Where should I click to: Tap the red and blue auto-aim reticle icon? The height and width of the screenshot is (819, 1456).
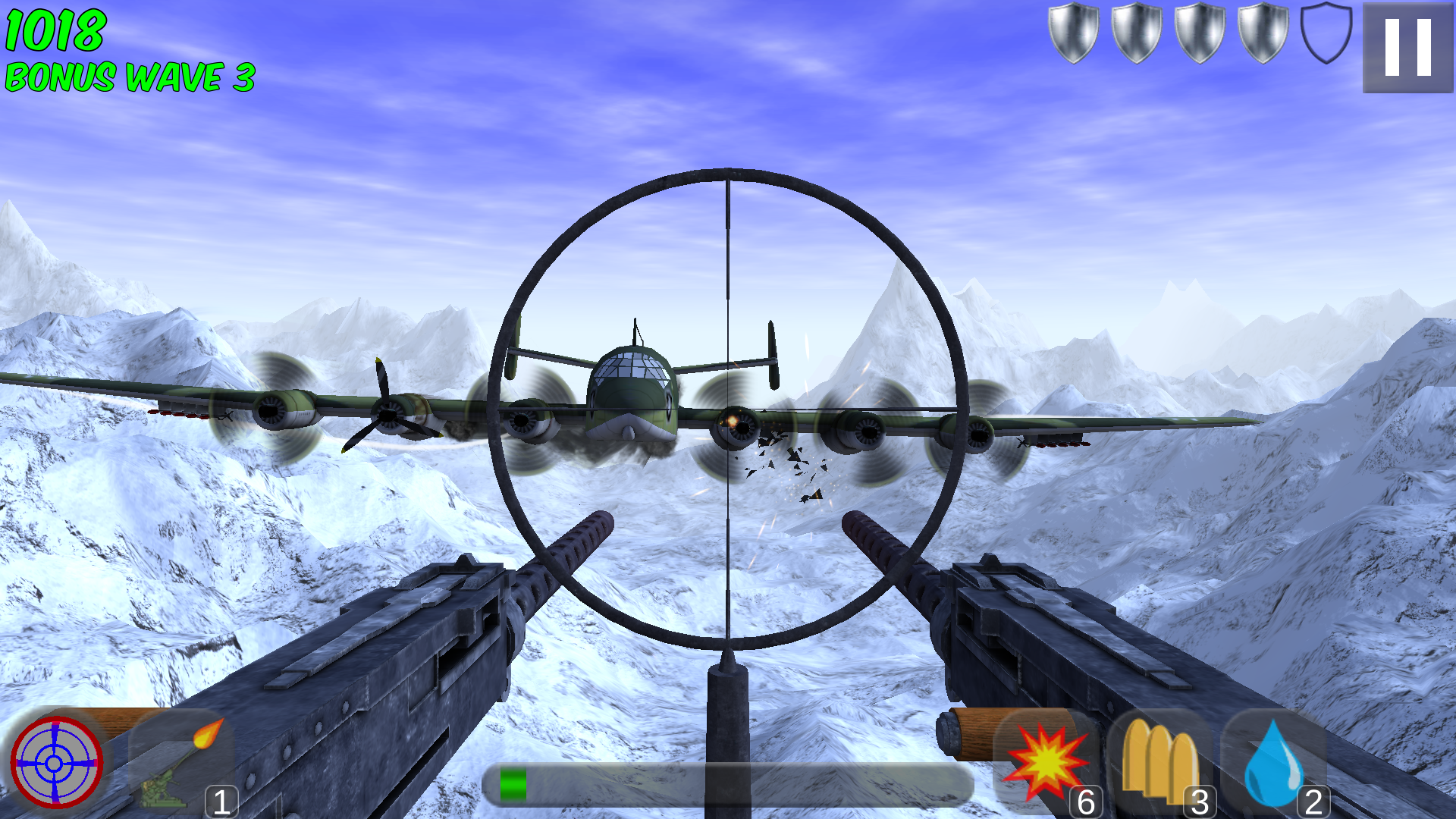point(57,762)
